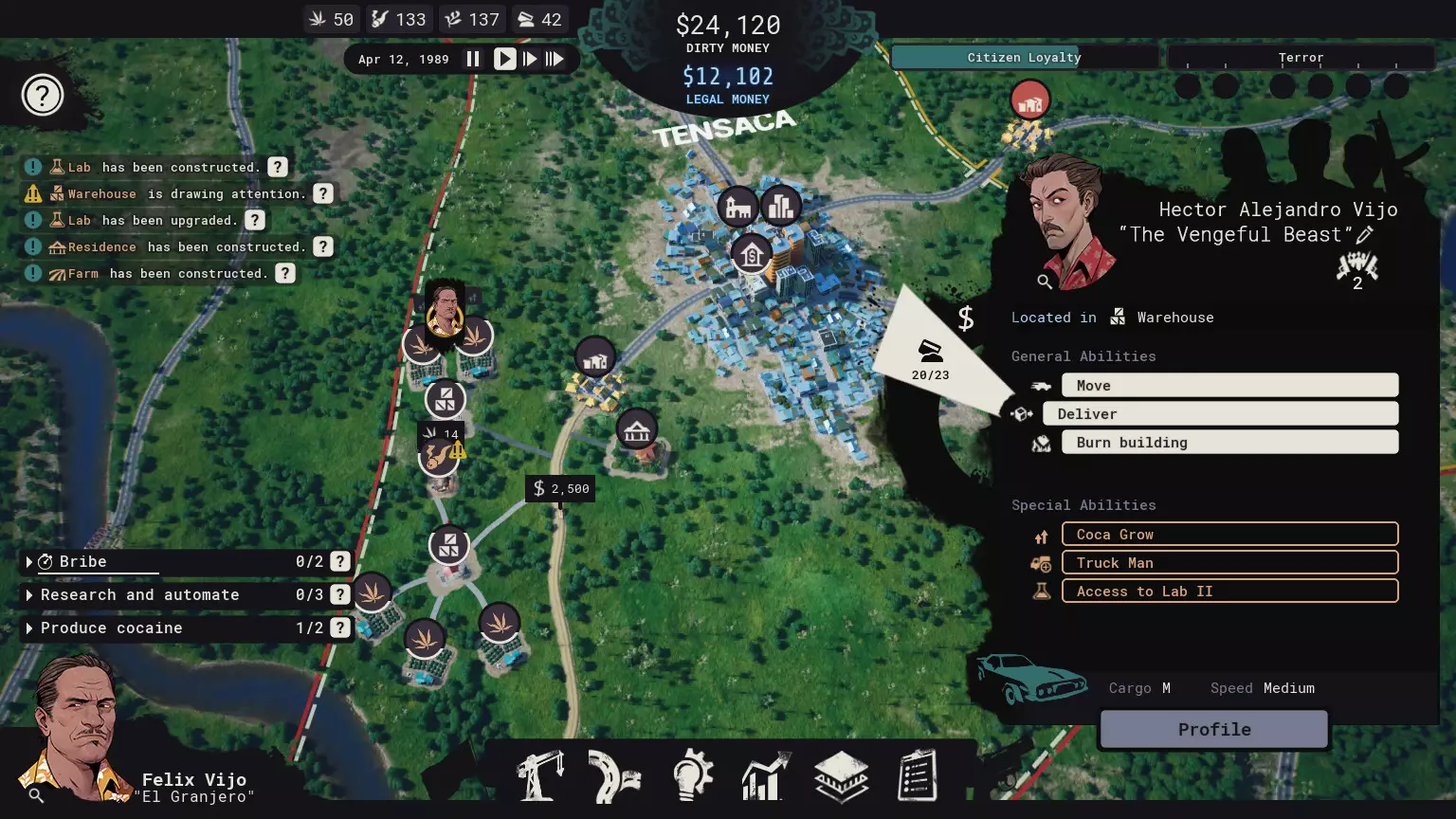Play the game at normal speed

pos(504,59)
